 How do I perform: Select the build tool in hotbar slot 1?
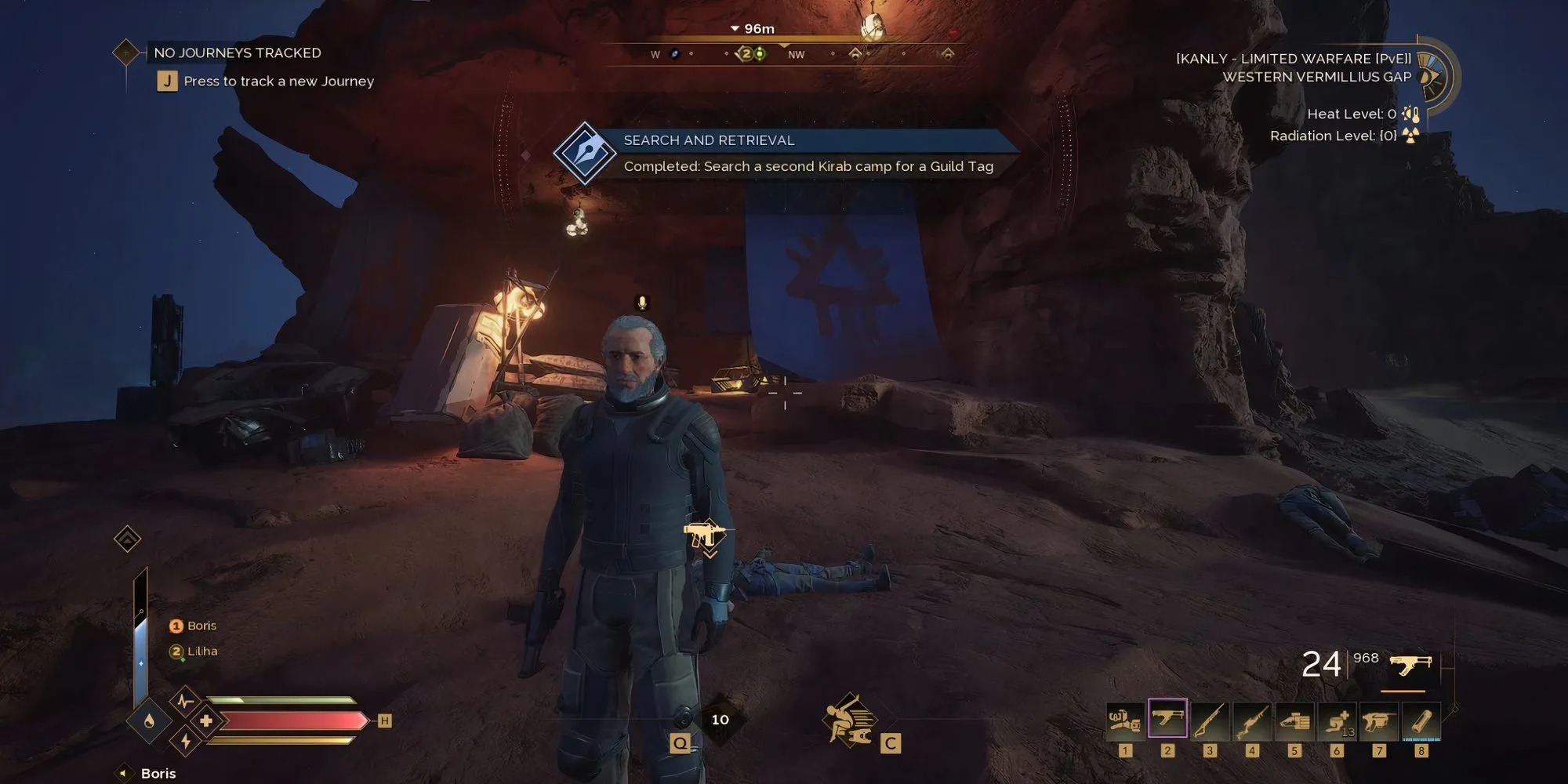pos(1125,720)
